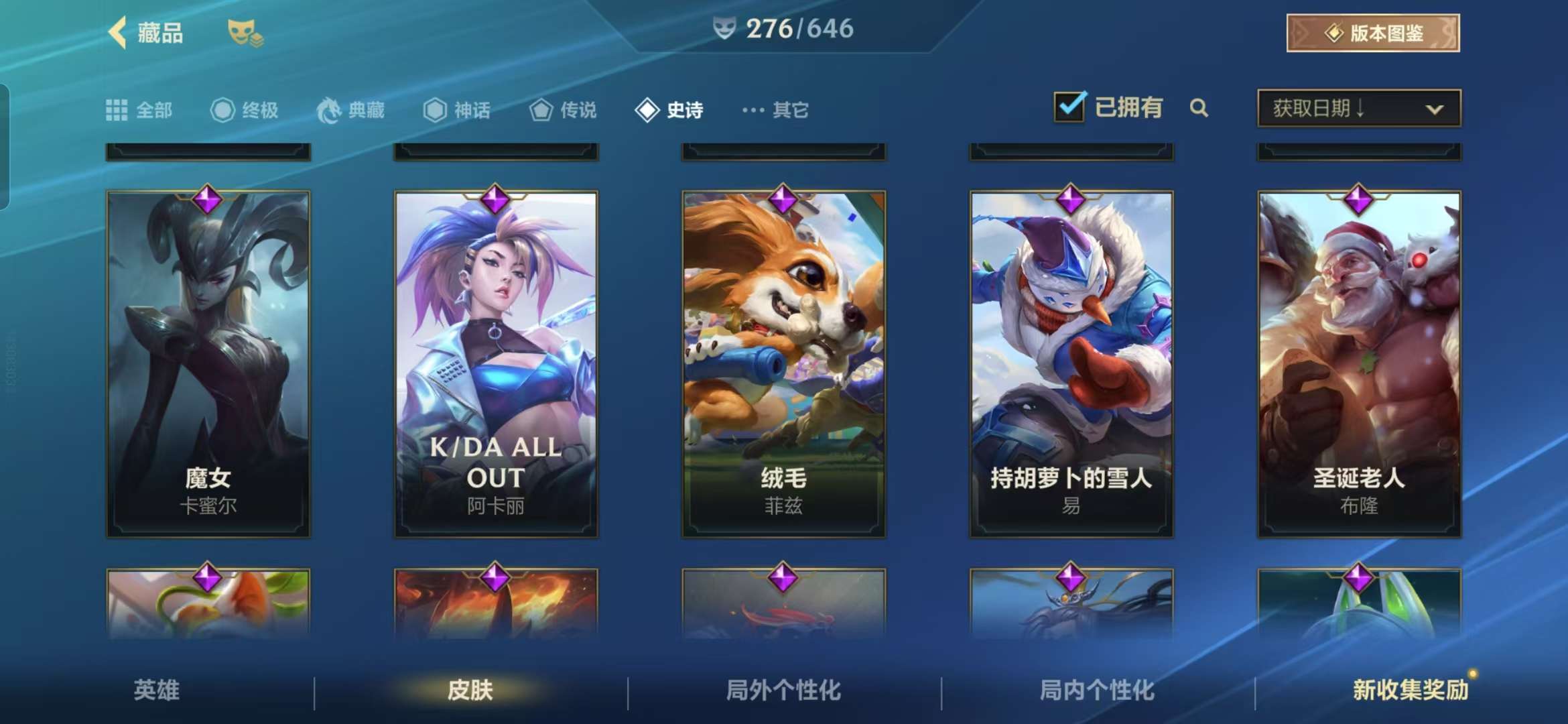This screenshot has width=1568, height=724.
Task: Filter skins by 典藏 rarity
Action: (351, 110)
